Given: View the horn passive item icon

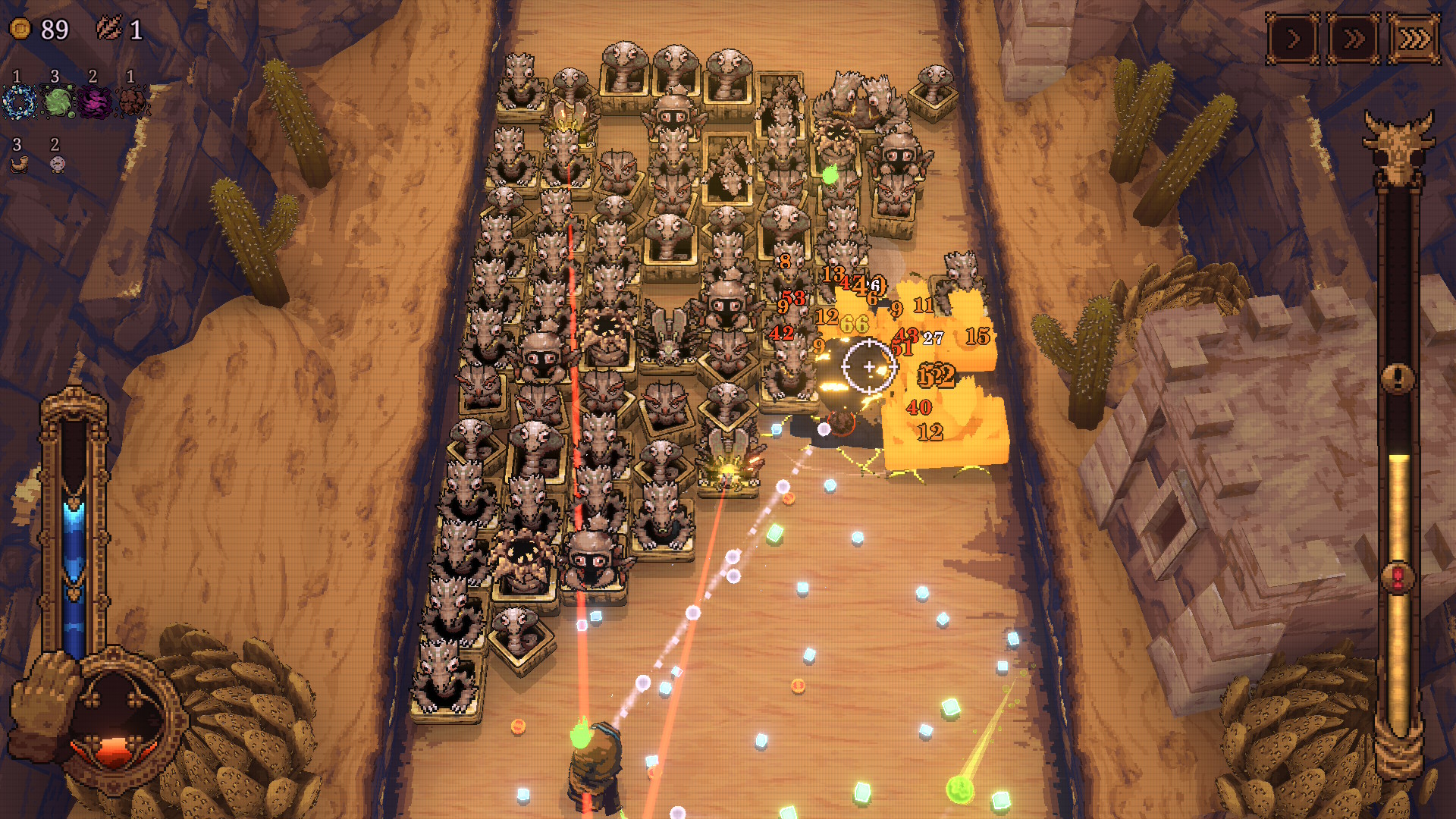Looking at the screenshot, I should pyautogui.click(x=19, y=163).
